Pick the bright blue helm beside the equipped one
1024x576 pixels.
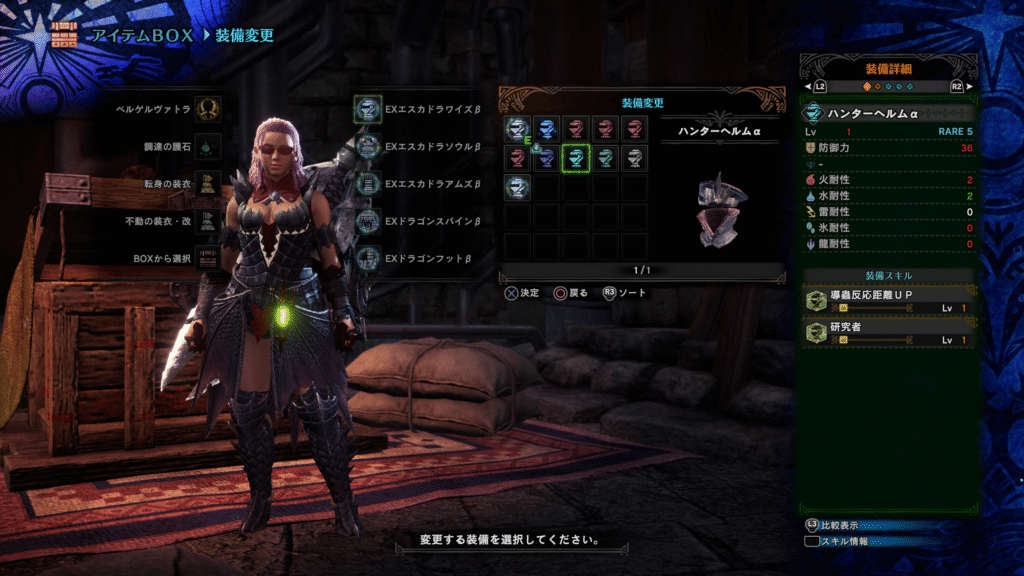coord(546,128)
